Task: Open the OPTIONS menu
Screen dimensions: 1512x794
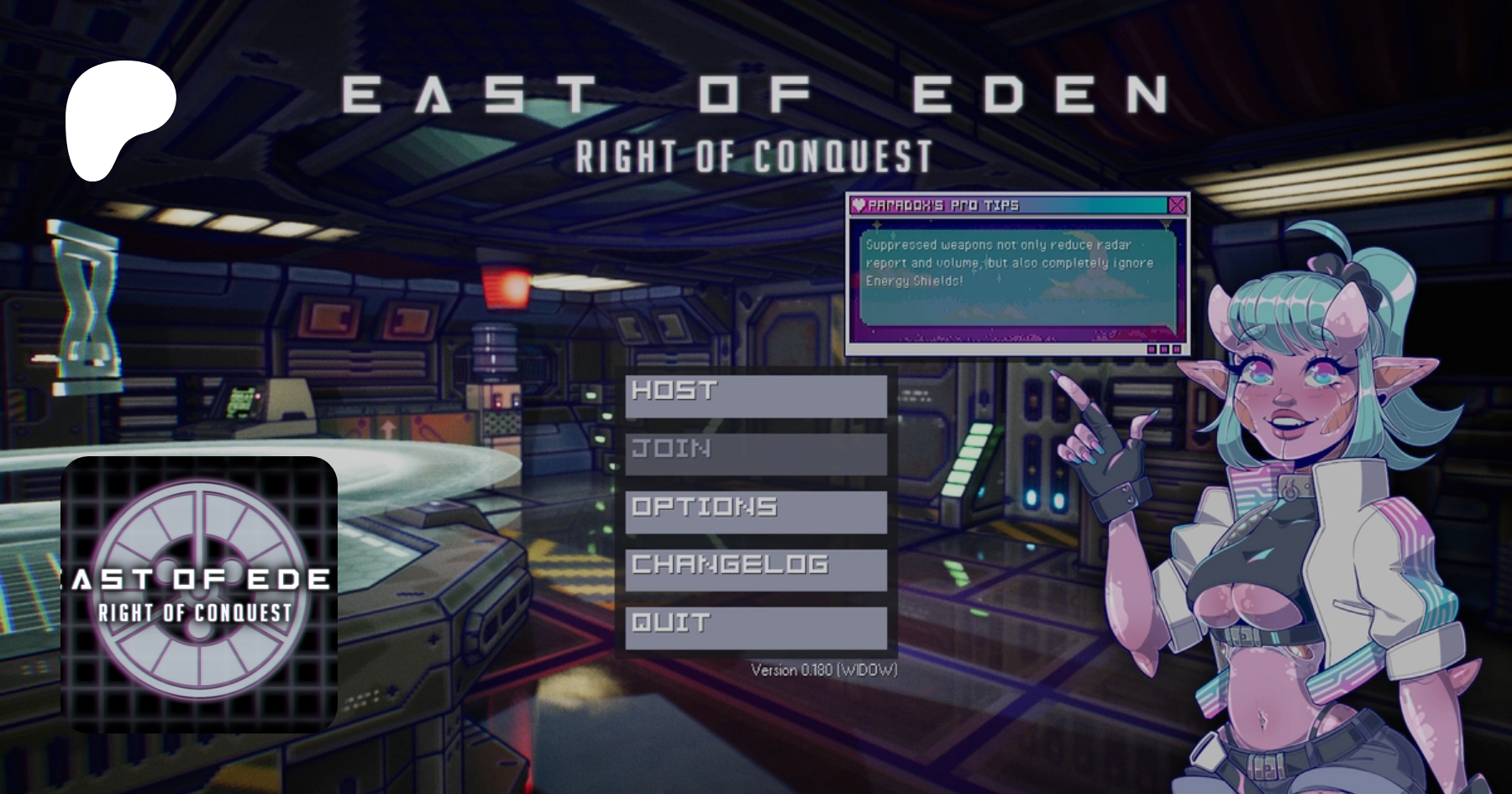Action: [x=755, y=512]
